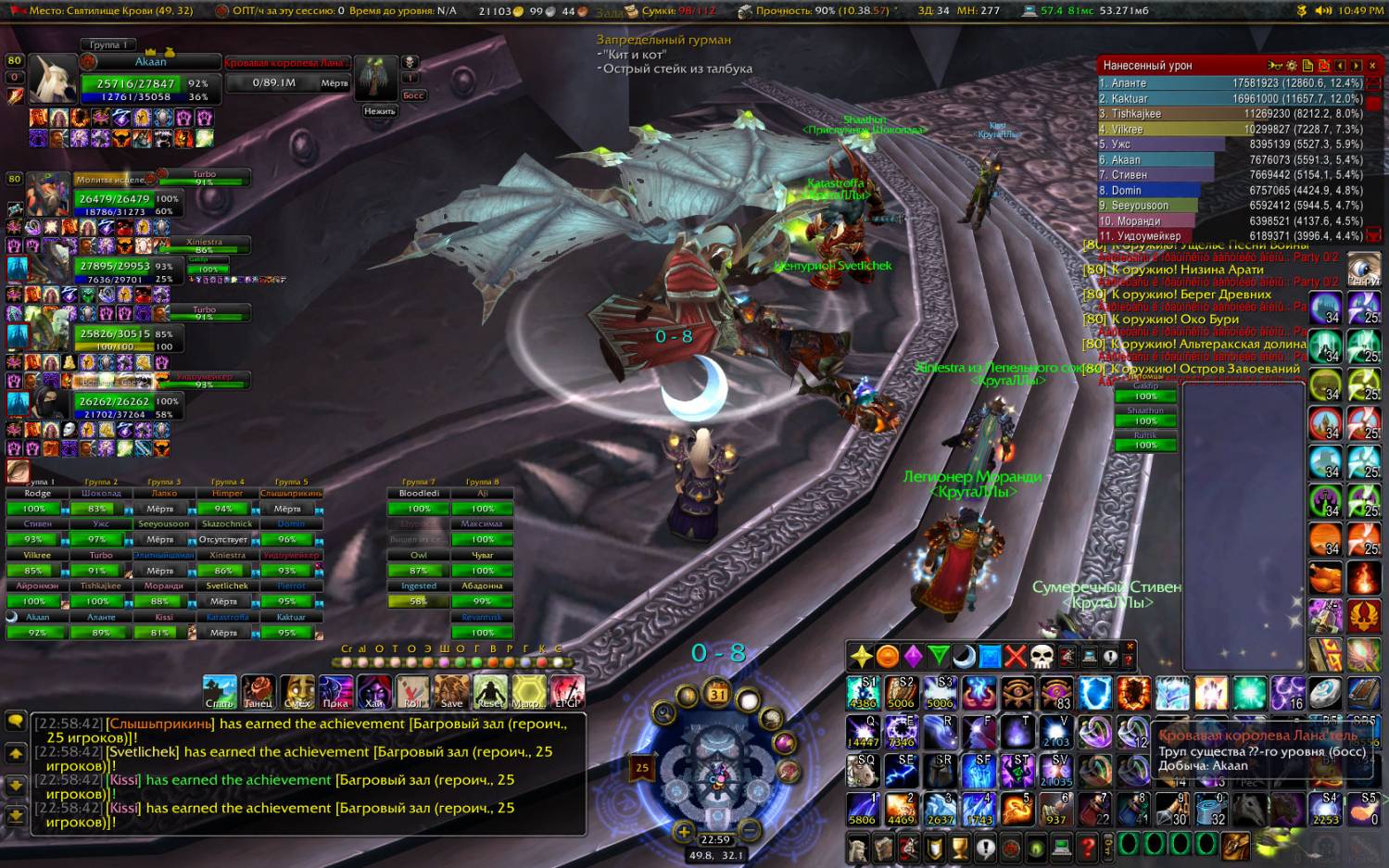This screenshot has width=1389, height=868.
Task: Open the red question mark help button
Action: tap(1088, 847)
